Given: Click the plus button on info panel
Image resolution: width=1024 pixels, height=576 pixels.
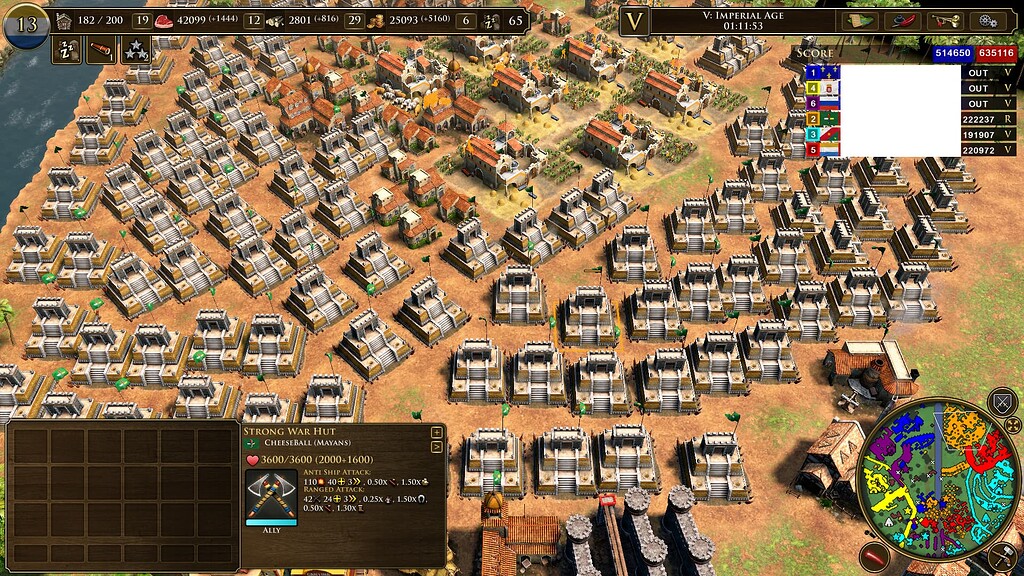Looking at the screenshot, I should point(436,433).
